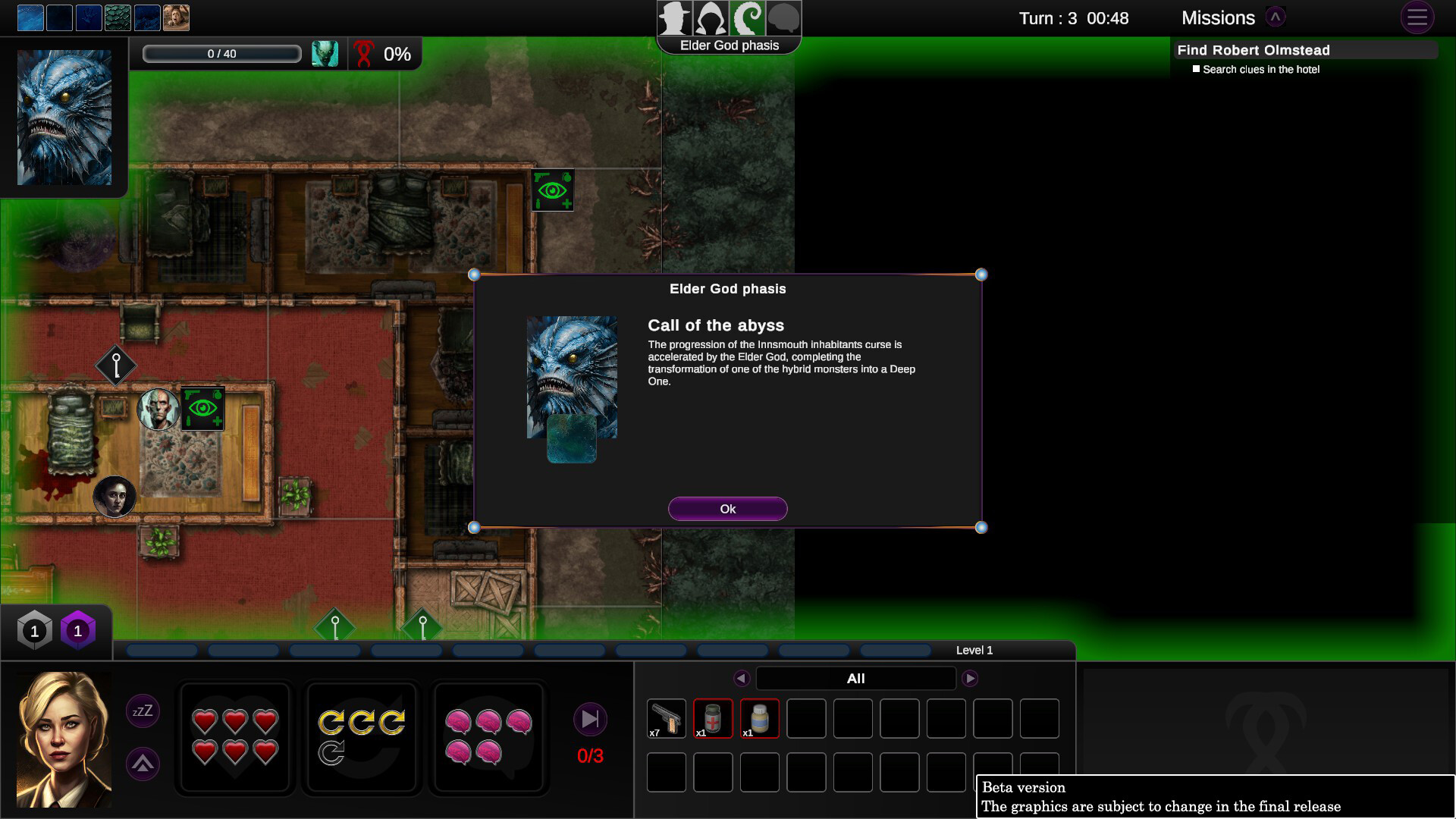
Task: Toggle the zzZ rest mode for the character
Action: [x=142, y=711]
